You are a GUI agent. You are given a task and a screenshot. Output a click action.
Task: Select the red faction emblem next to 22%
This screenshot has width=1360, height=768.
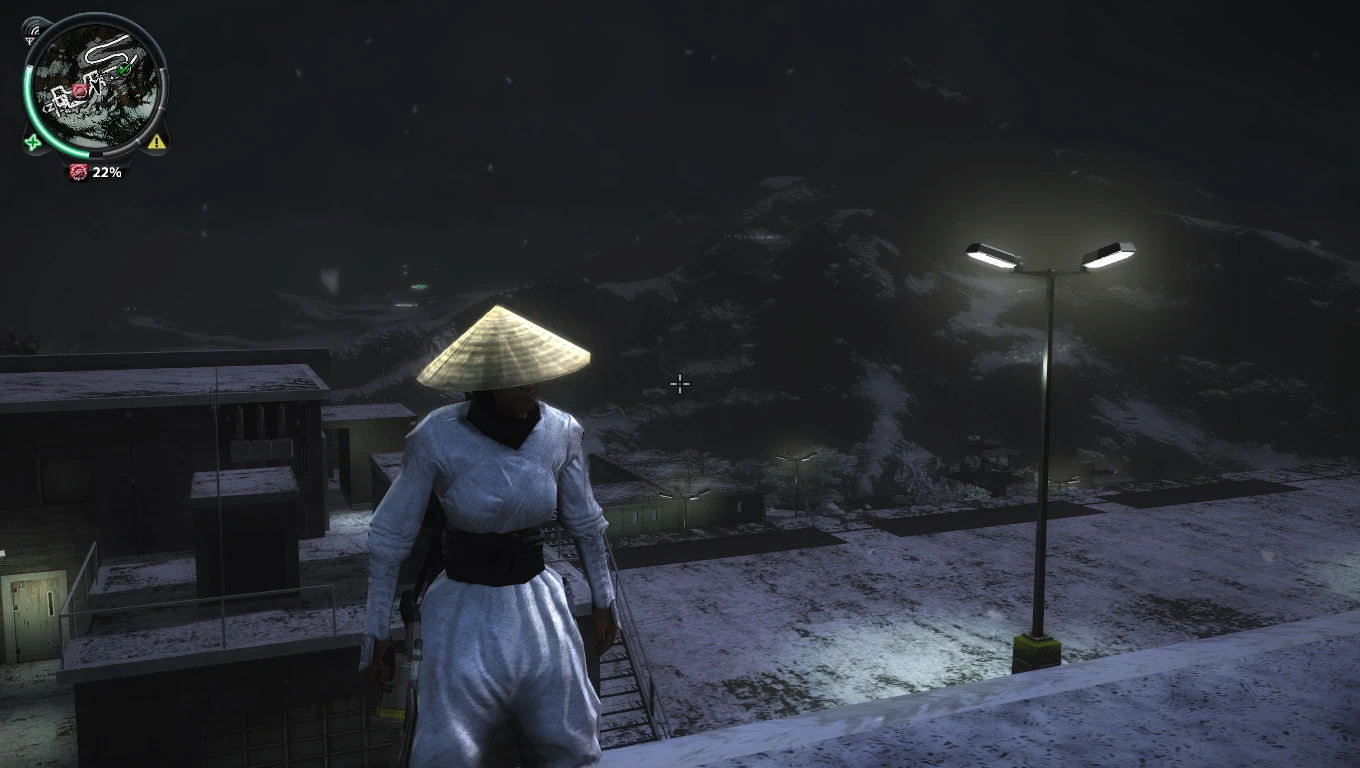[x=78, y=172]
